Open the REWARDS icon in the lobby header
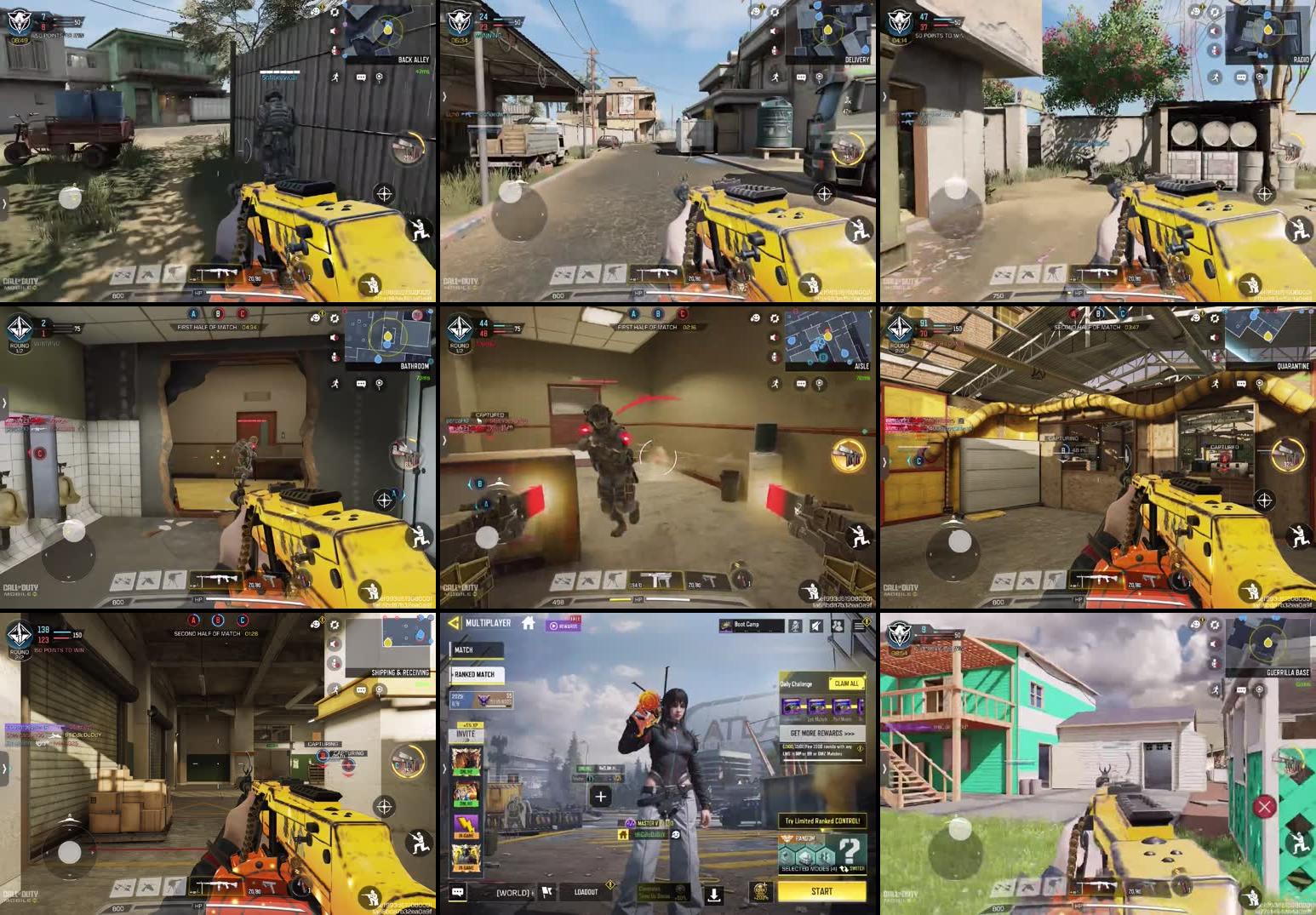 (564, 626)
